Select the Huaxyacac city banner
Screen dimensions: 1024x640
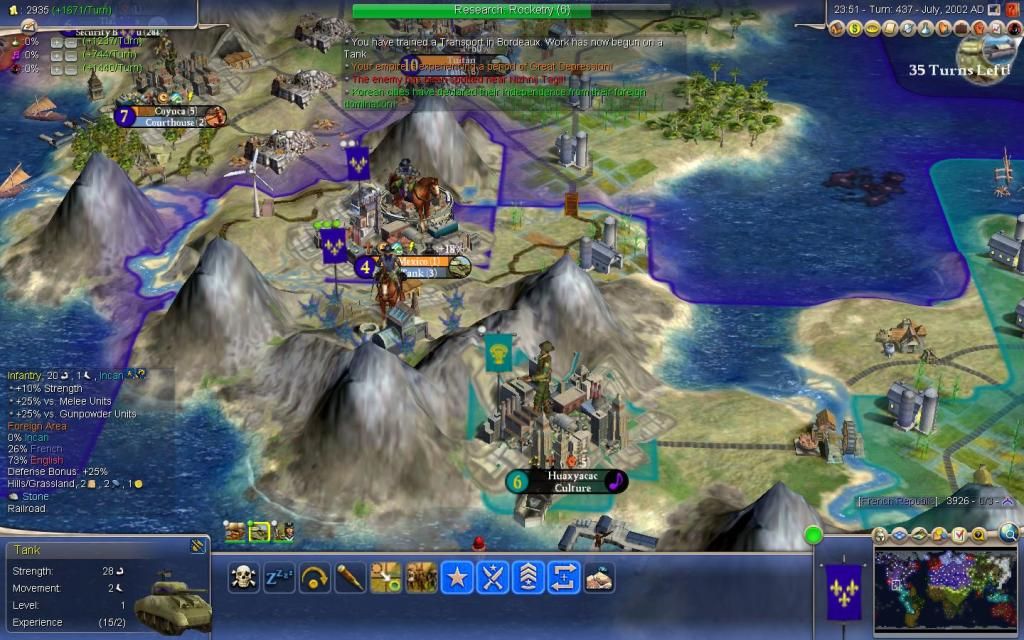[568, 481]
